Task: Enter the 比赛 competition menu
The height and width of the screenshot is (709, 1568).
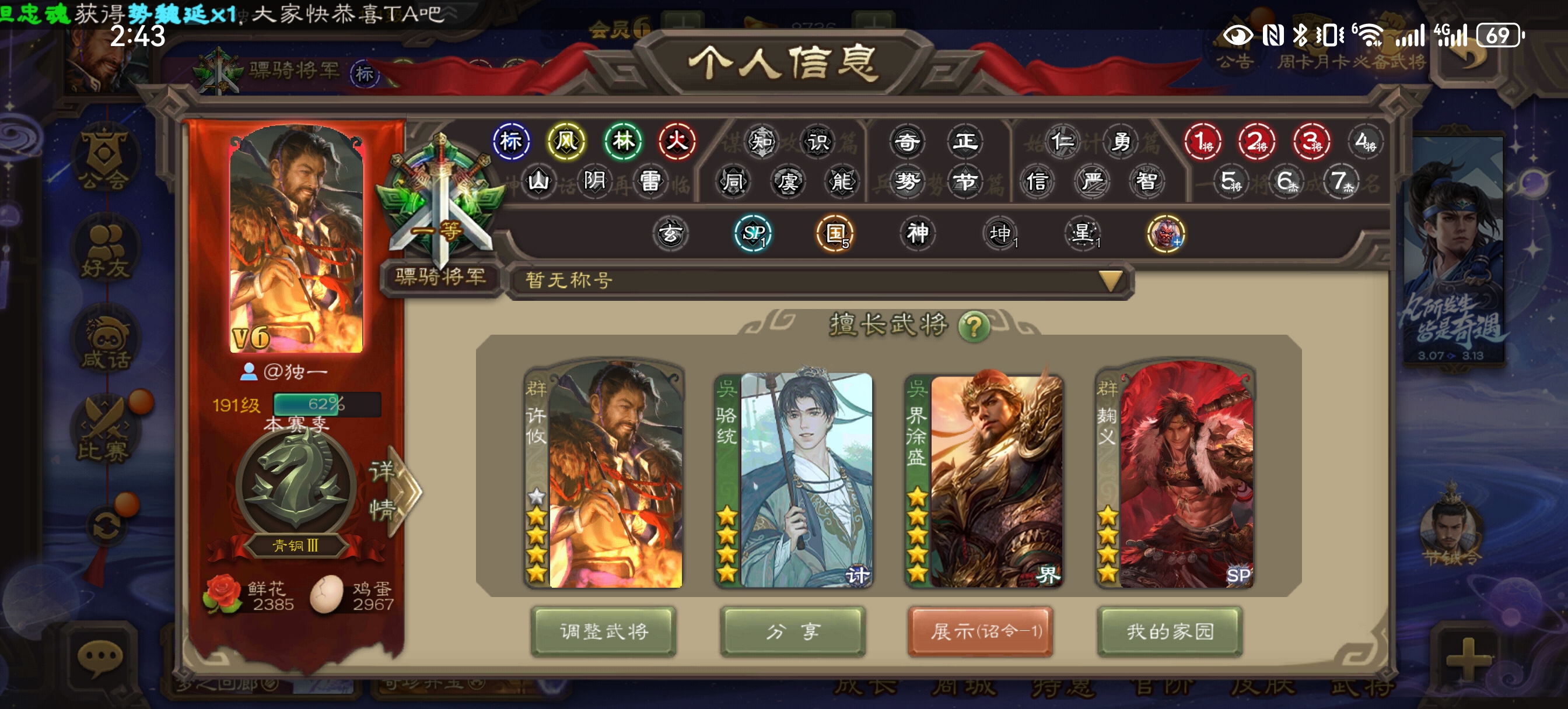Action: pyautogui.click(x=103, y=429)
